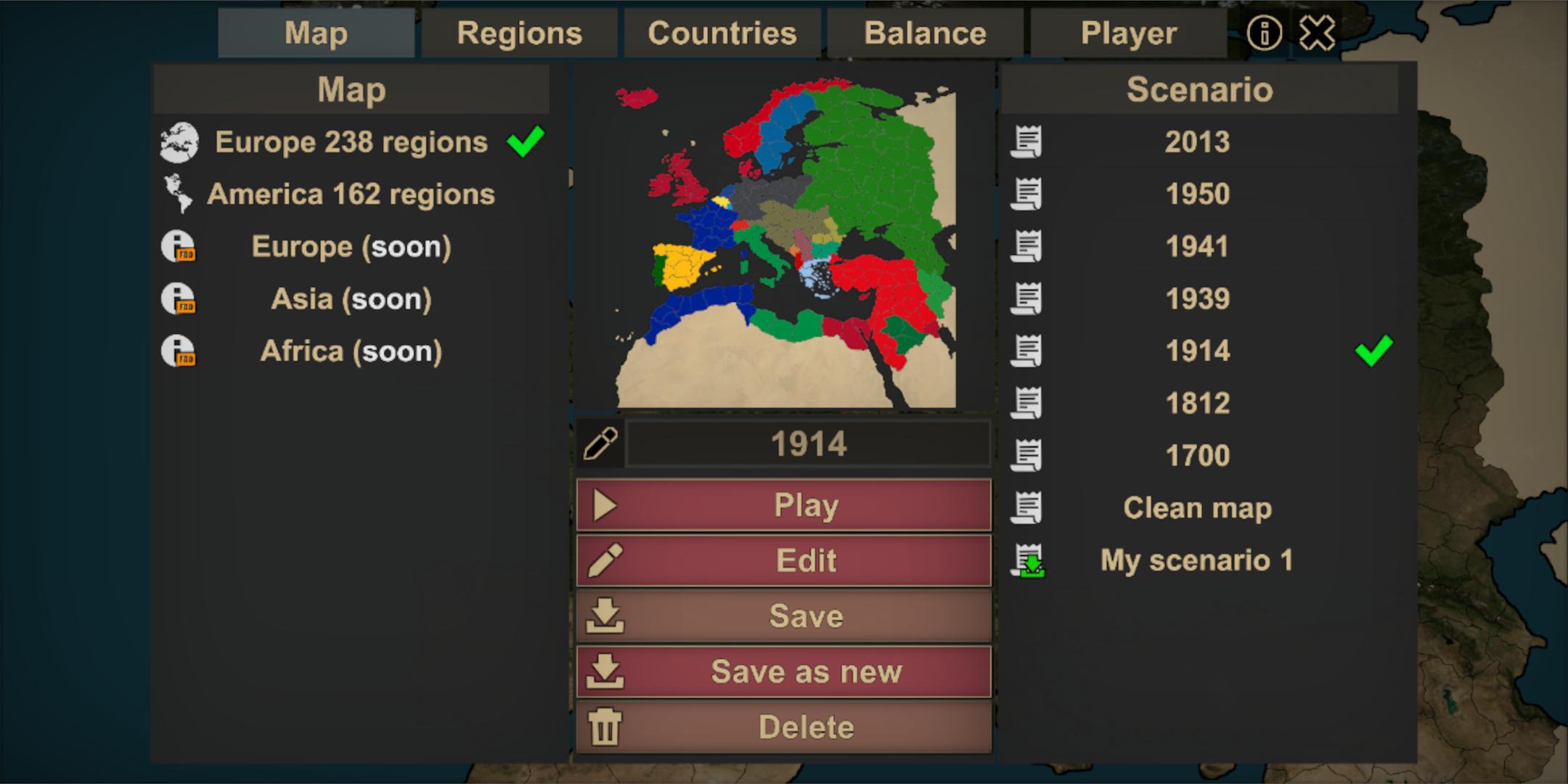Select the America 162 regions map
The width and height of the screenshot is (1568, 784).
[352, 194]
